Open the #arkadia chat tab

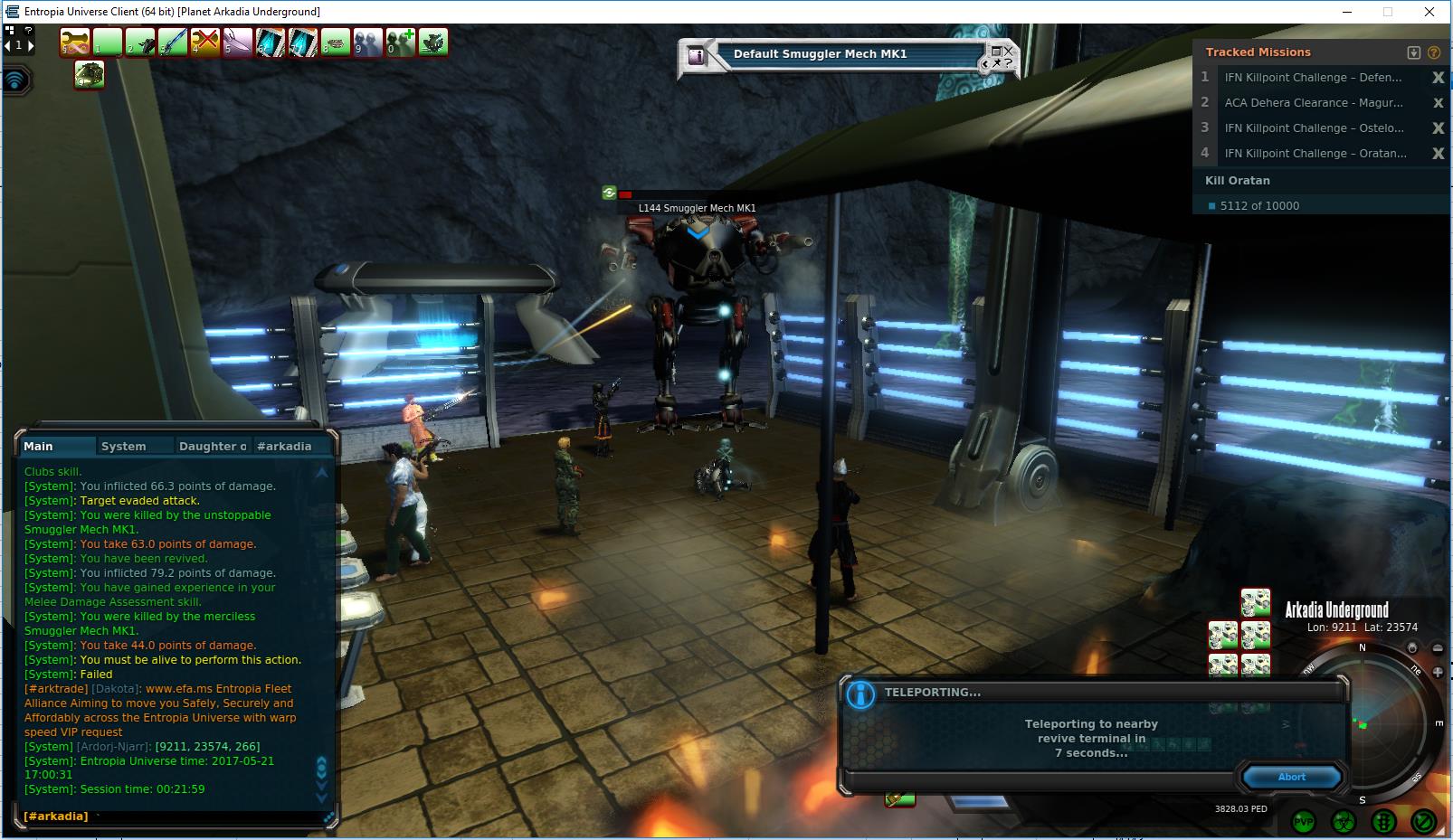coord(284,446)
